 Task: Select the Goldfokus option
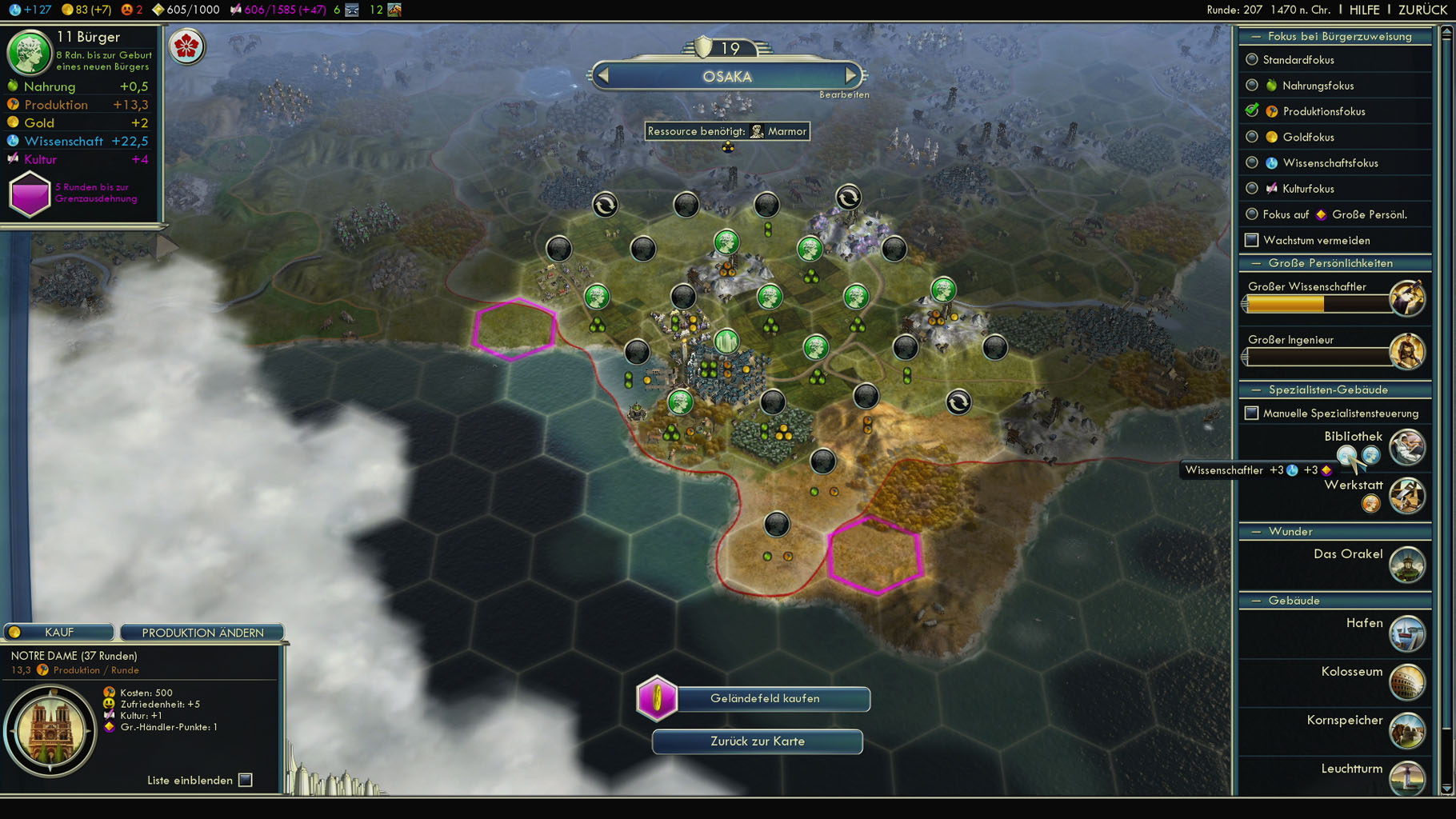pyautogui.click(x=1252, y=137)
